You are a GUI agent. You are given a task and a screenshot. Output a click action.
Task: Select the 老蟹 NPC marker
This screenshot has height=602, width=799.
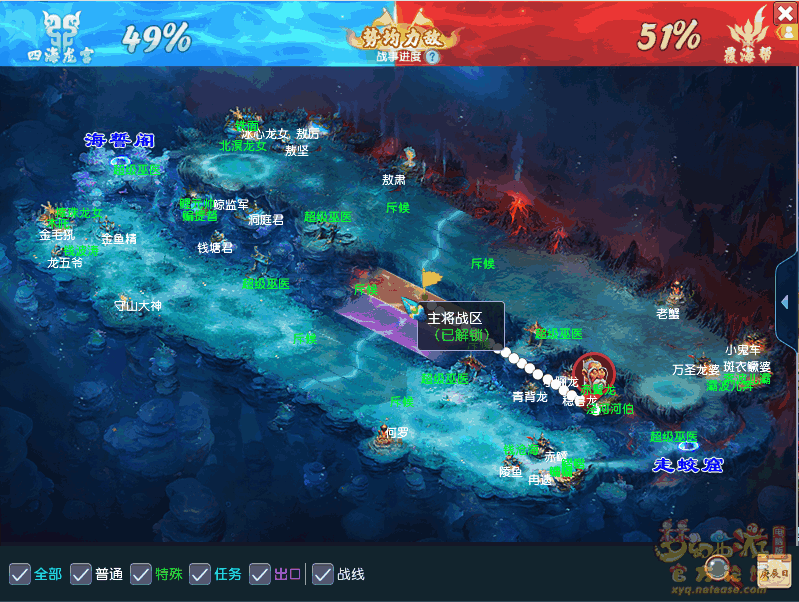(x=668, y=313)
